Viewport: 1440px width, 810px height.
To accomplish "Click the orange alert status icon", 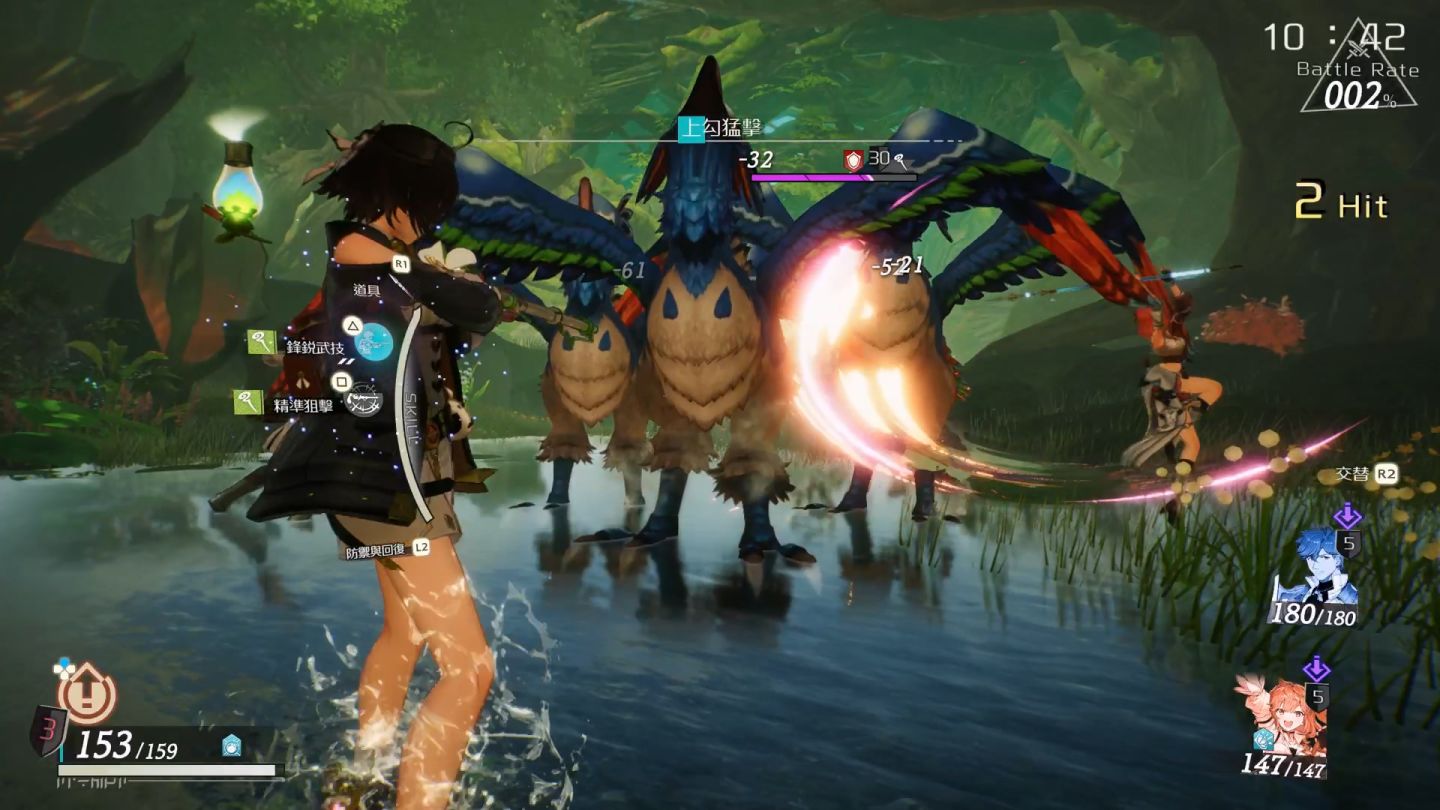I will (87, 692).
